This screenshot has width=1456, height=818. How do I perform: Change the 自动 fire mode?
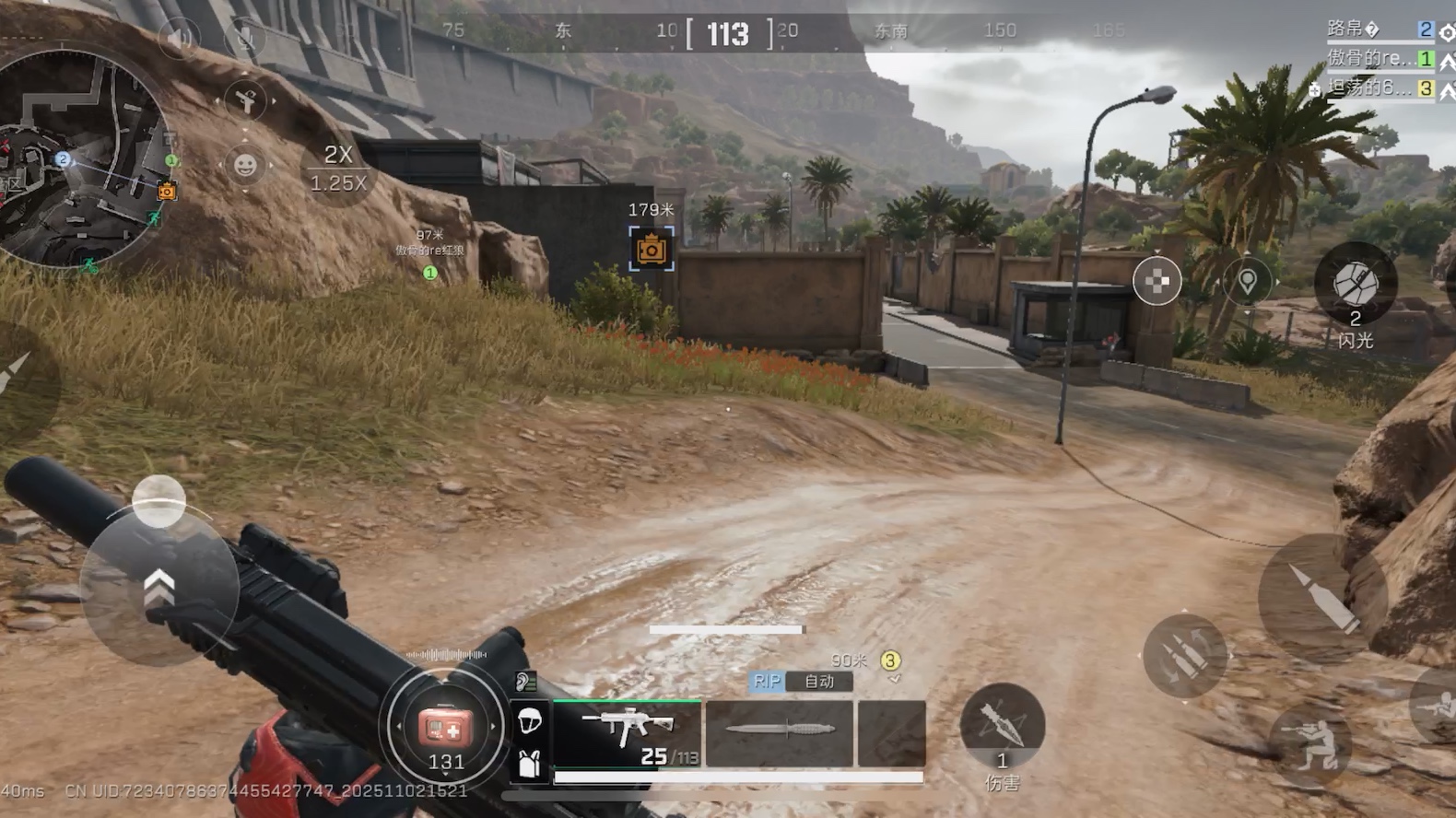(819, 682)
